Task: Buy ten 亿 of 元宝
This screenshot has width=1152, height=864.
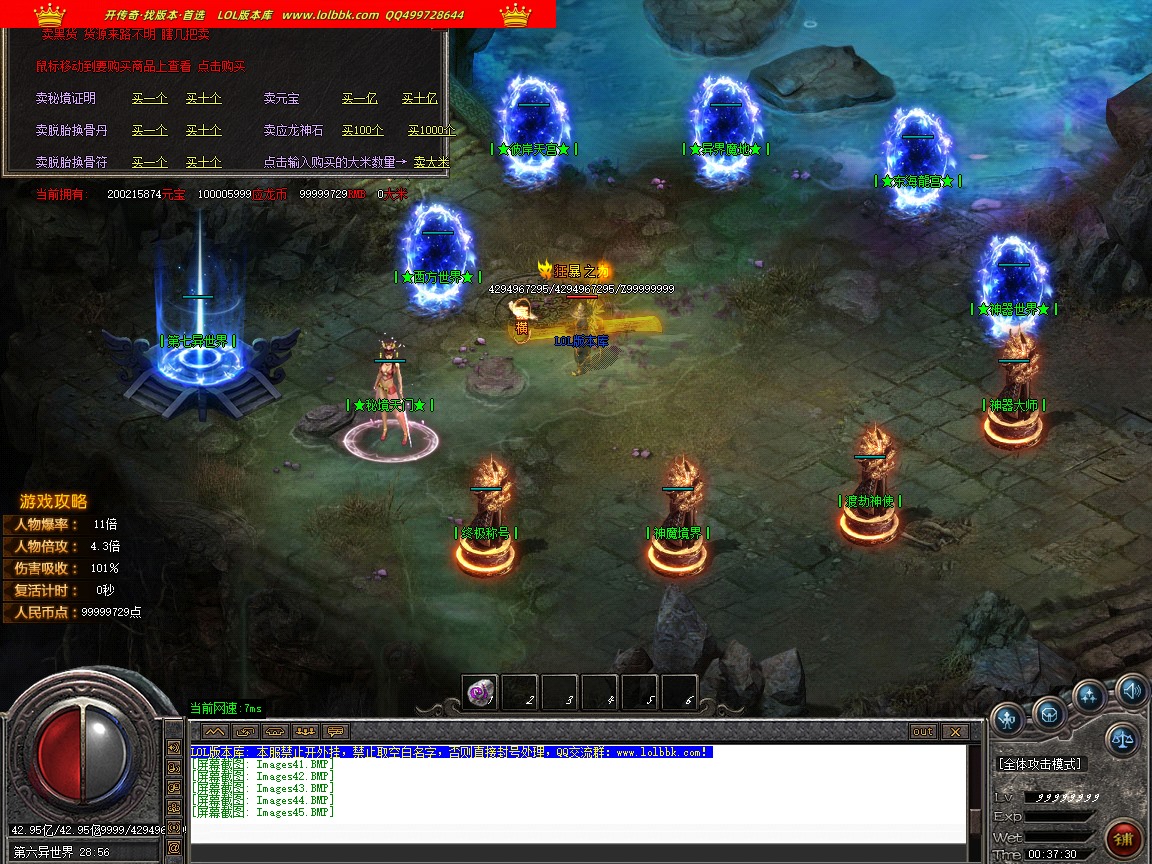Action: pos(419,98)
